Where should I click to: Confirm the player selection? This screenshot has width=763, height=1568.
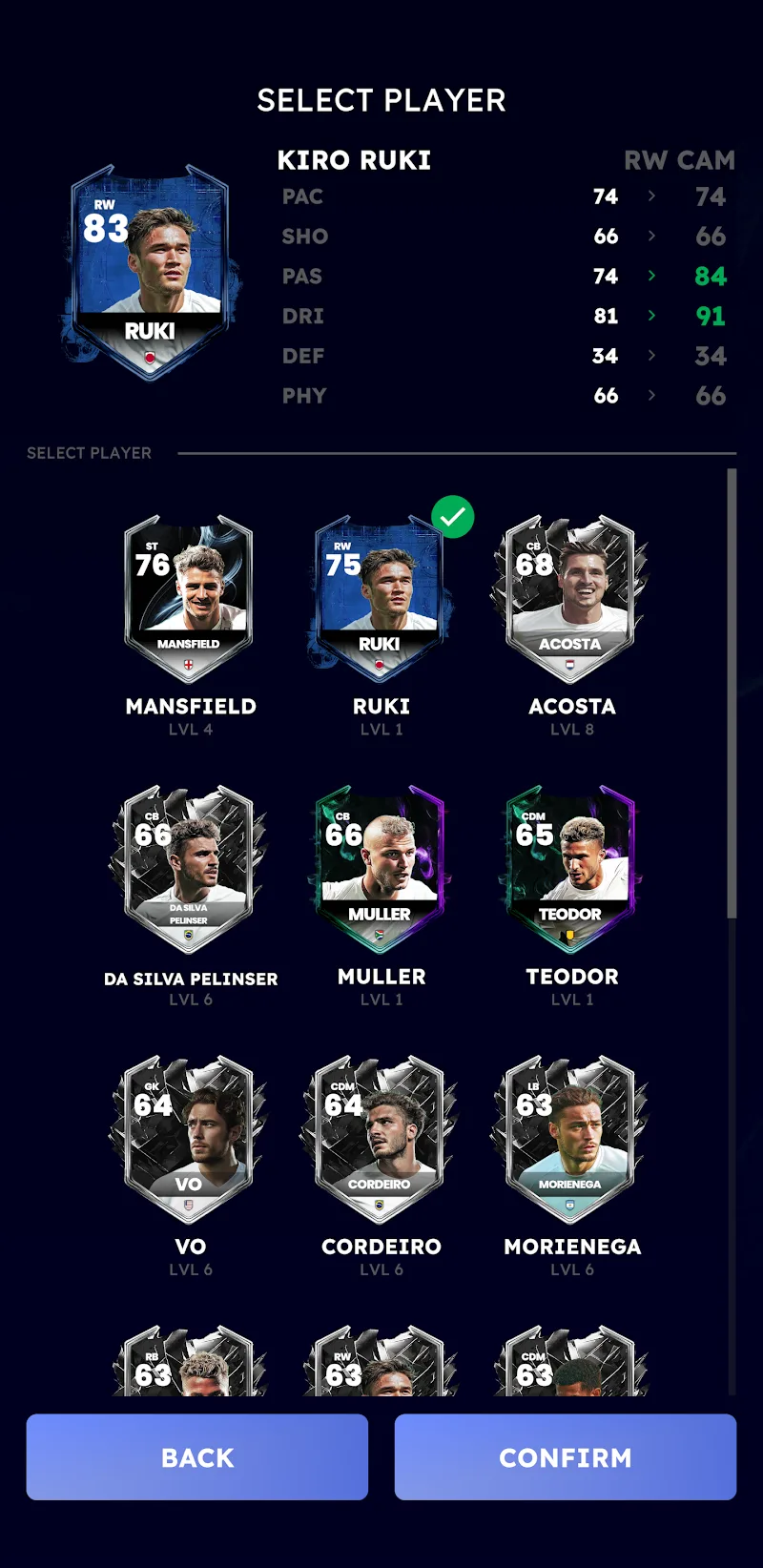(565, 1456)
